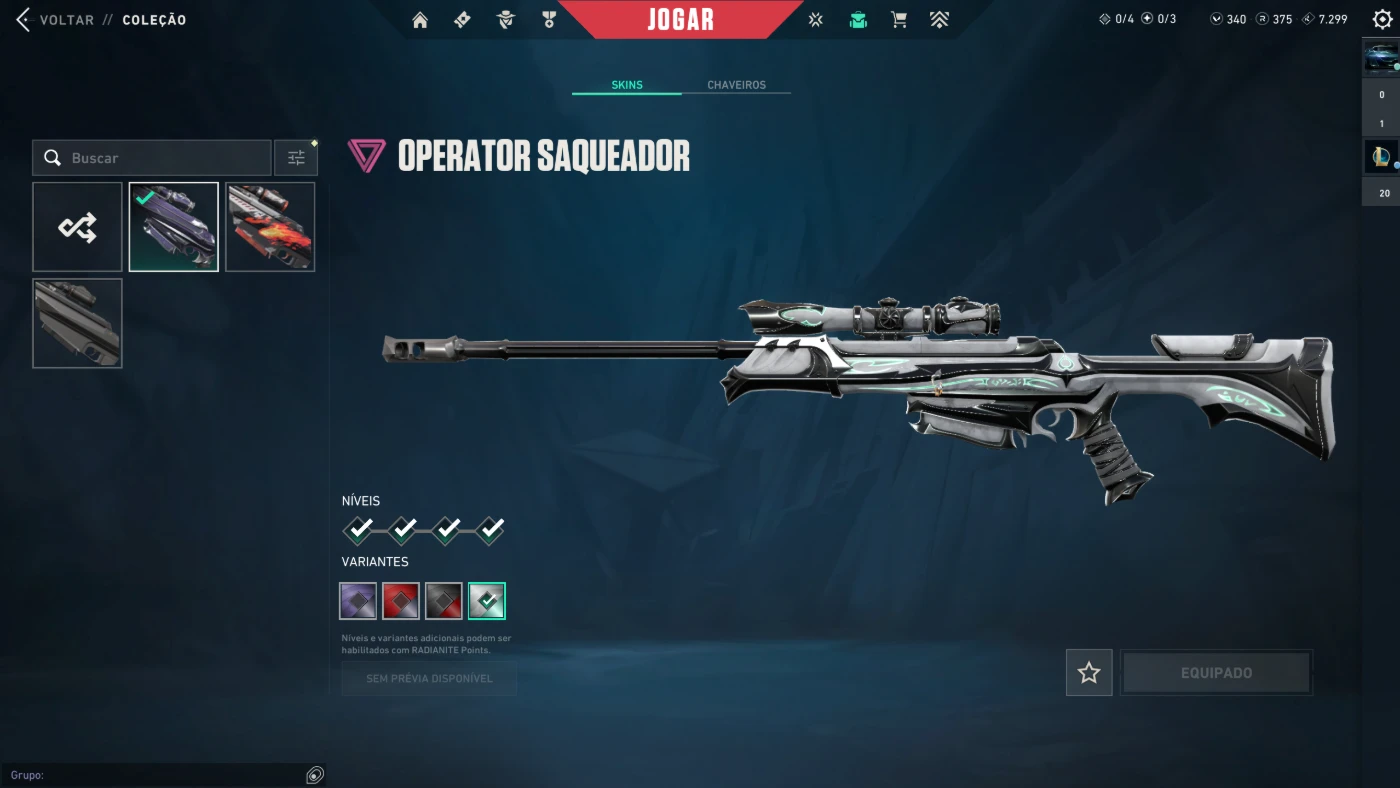Image resolution: width=1400 pixels, height=788 pixels.
Task: Click the Equipado button
Action: [x=1216, y=673]
